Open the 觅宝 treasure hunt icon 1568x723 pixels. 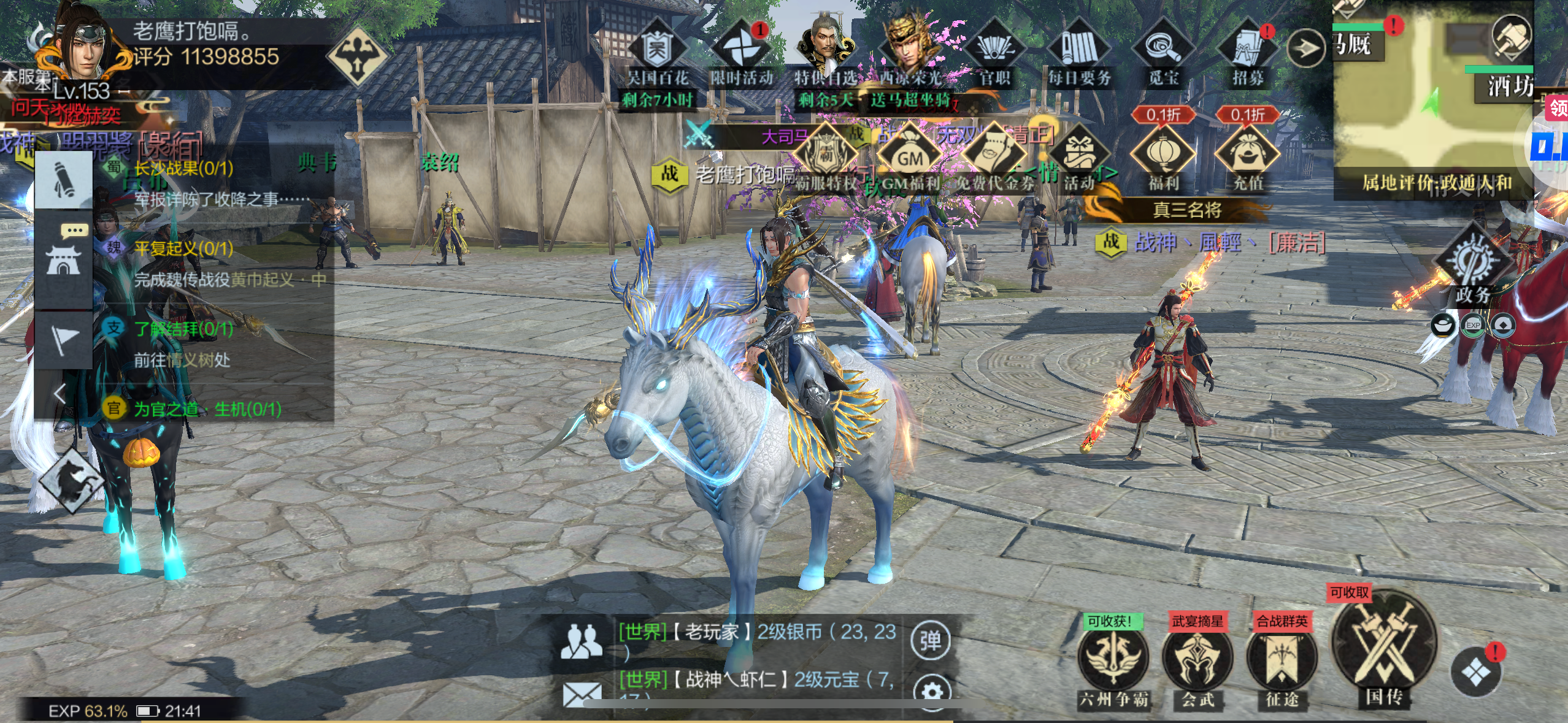pyautogui.click(x=1163, y=49)
